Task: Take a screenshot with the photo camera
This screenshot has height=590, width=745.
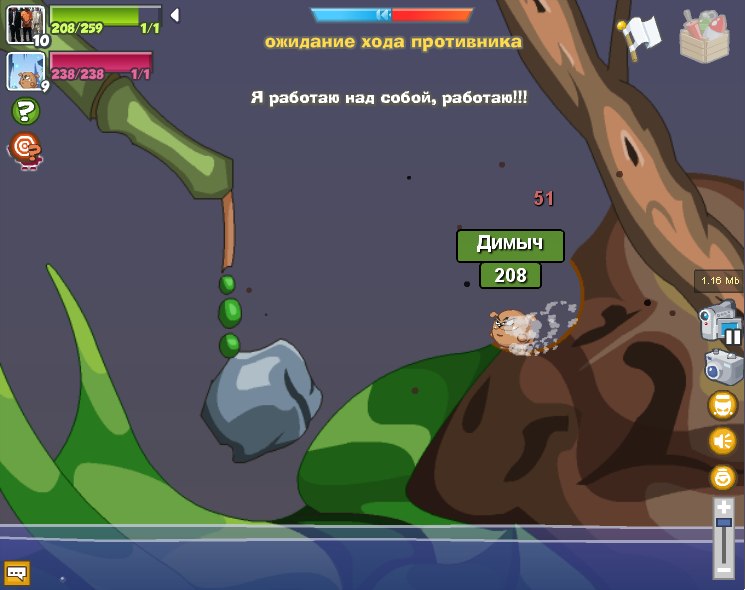Action: click(x=723, y=367)
